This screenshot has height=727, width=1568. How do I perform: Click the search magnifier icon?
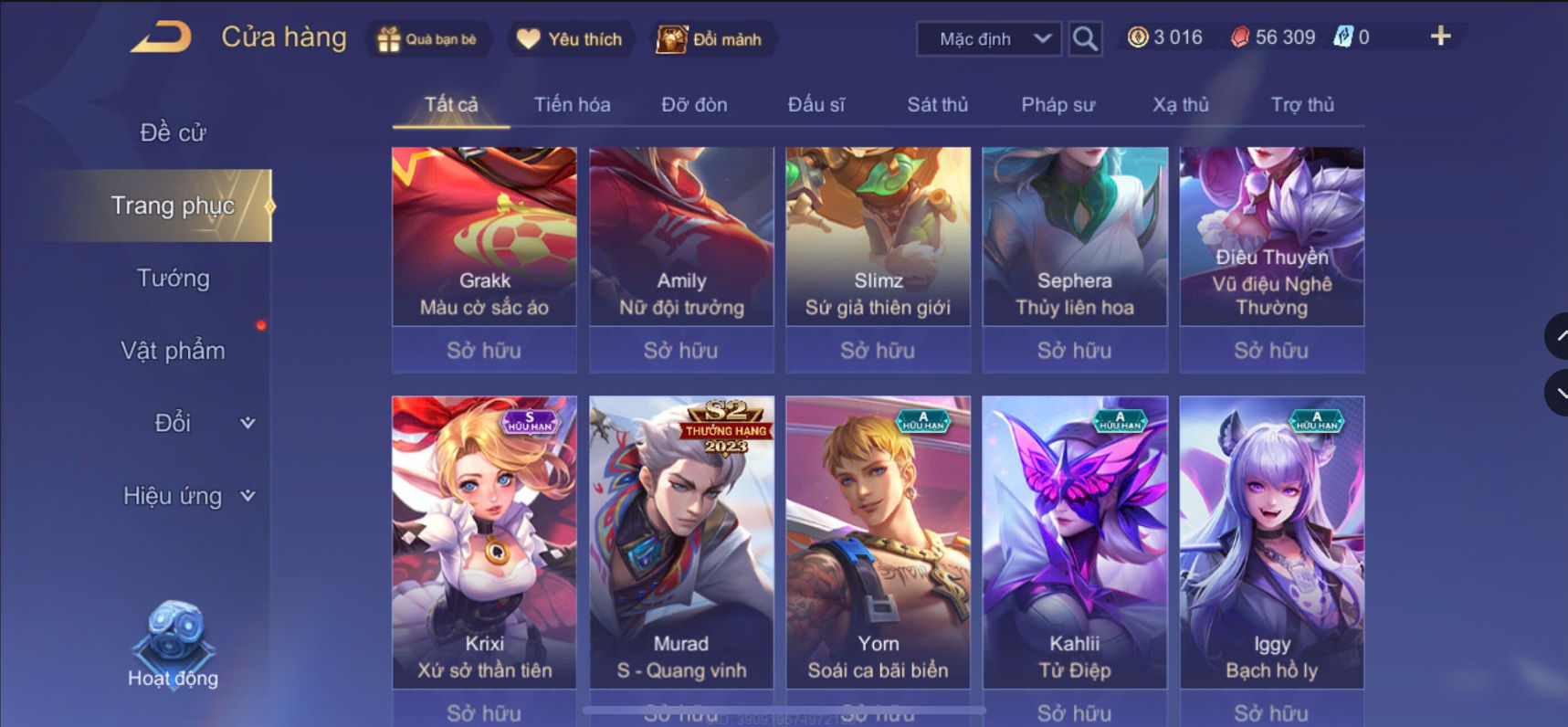click(1084, 39)
